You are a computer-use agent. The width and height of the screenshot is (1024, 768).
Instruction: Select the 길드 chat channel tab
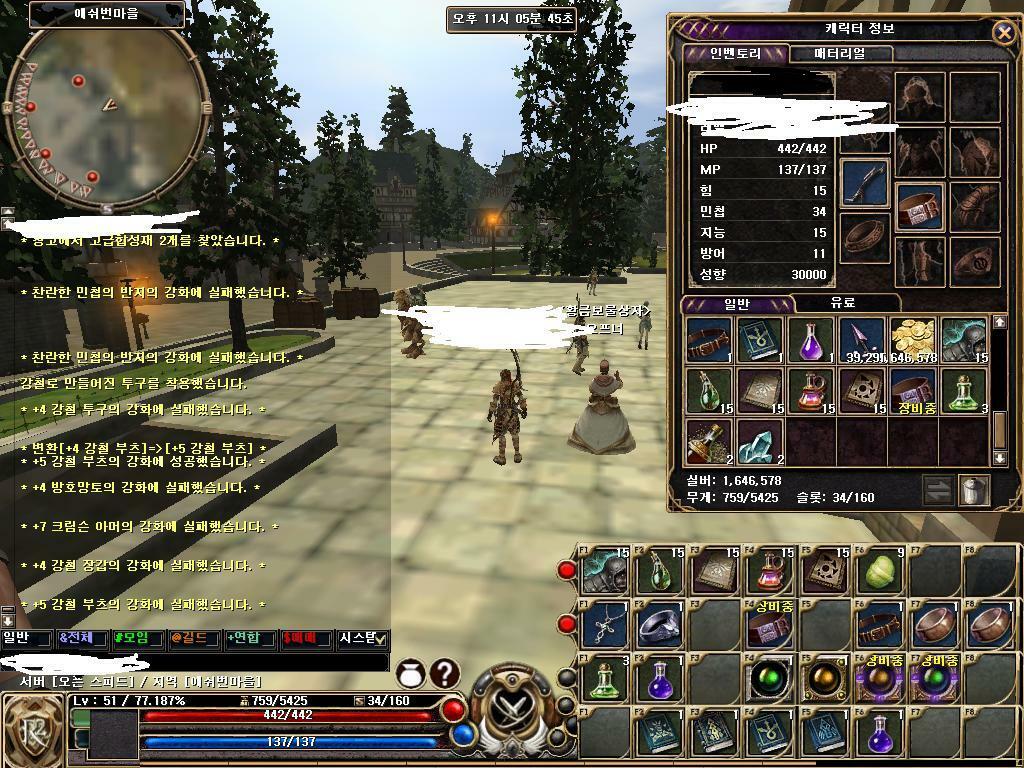click(x=193, y=638)
